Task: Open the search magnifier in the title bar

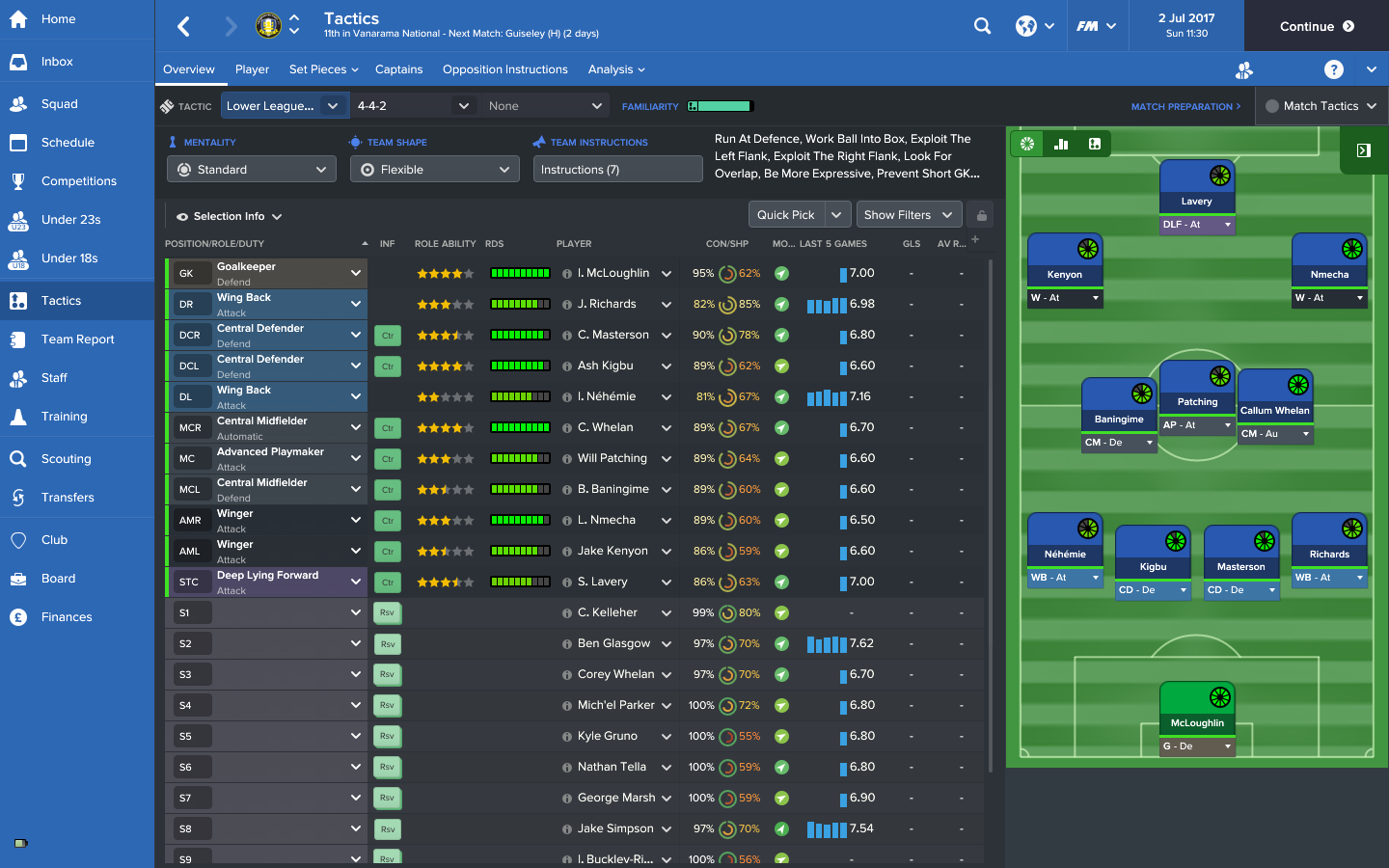Action: tap(982, 26)
